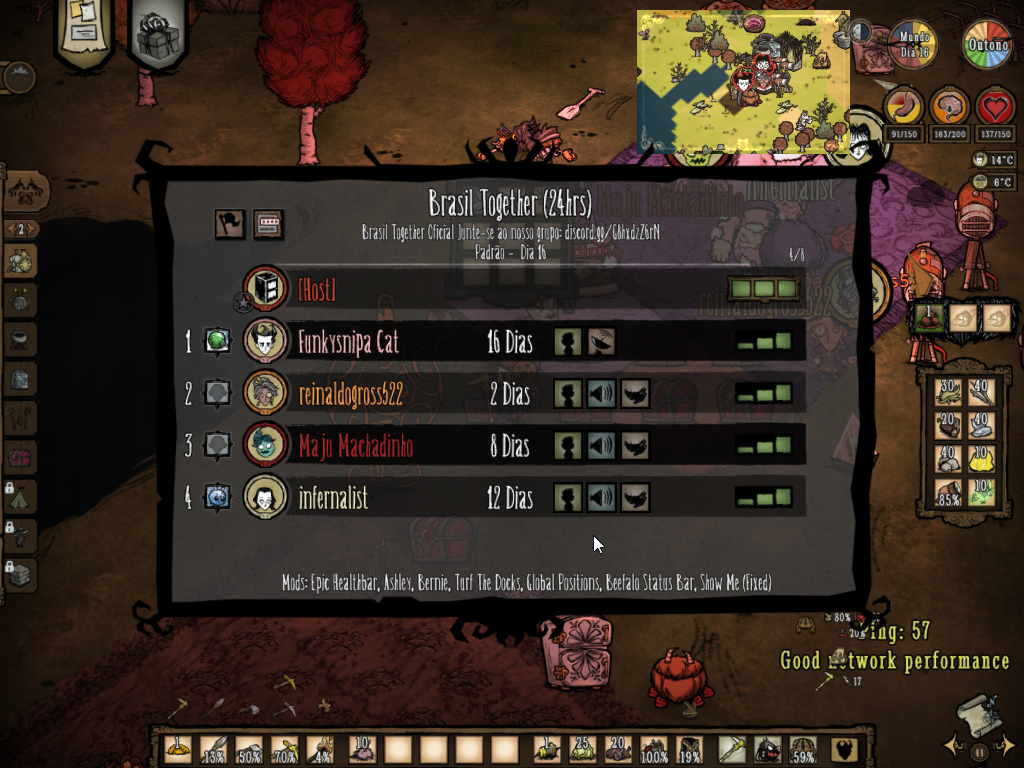Click the Mundo Dia 16 day clock

[911, 46]
